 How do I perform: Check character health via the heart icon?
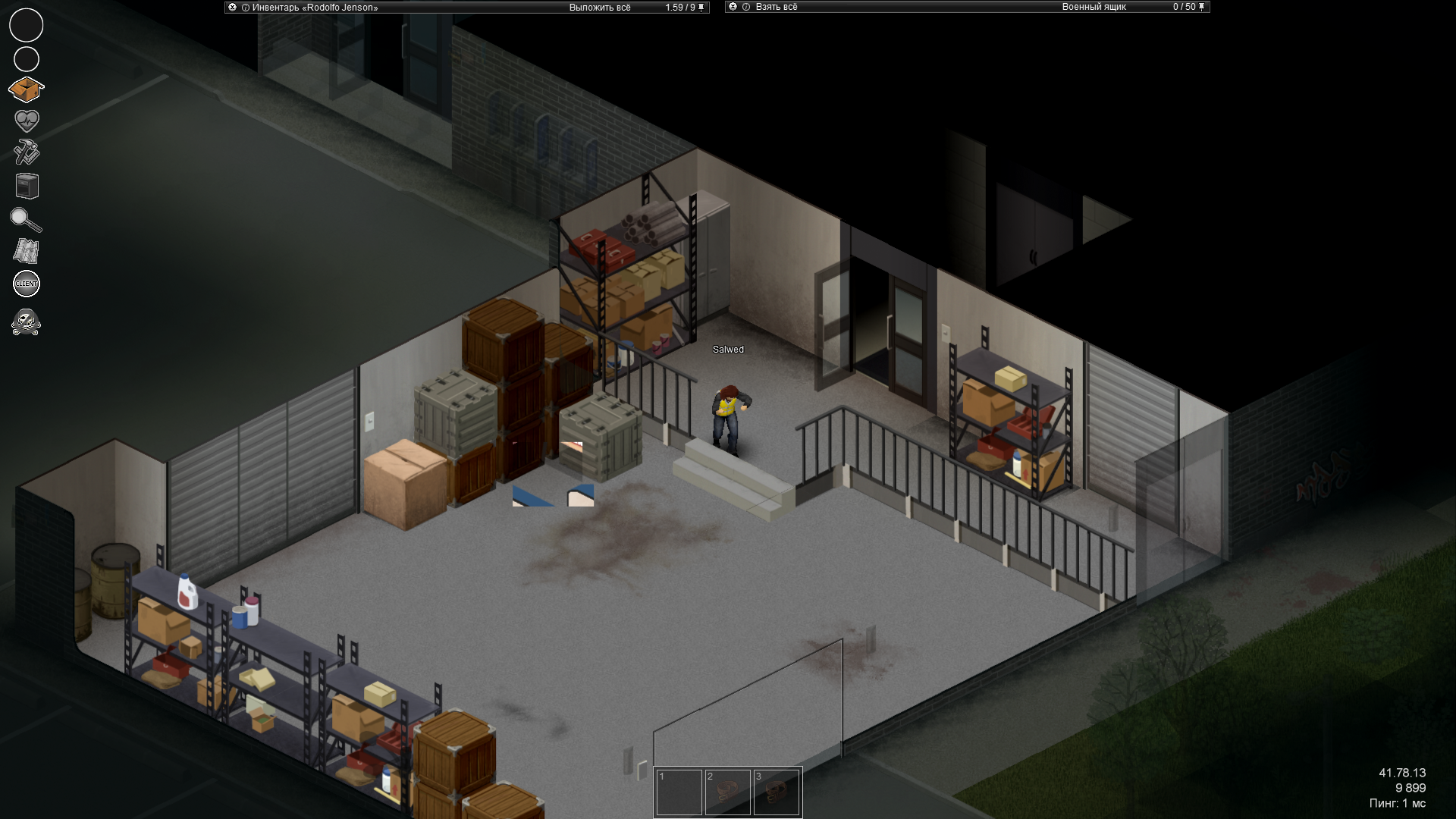pos(26,120)
